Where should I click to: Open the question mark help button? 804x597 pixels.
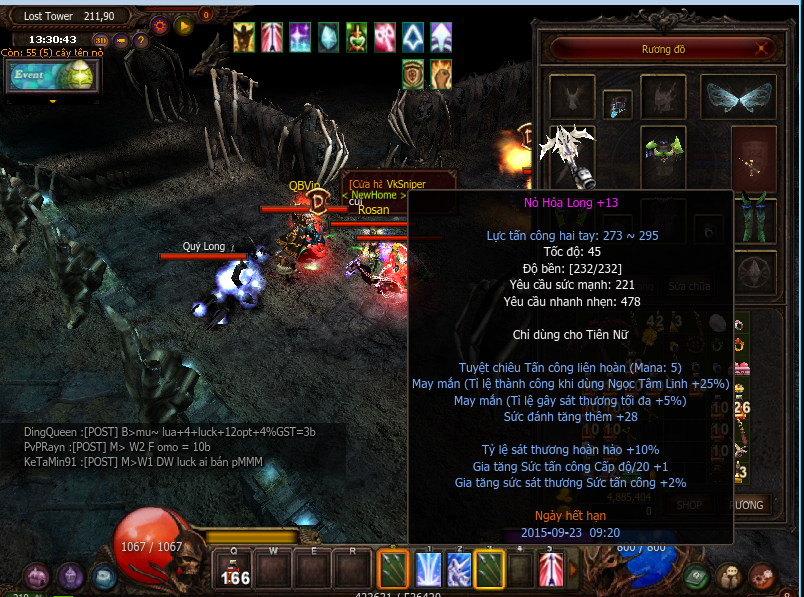[x=141, y=41]
